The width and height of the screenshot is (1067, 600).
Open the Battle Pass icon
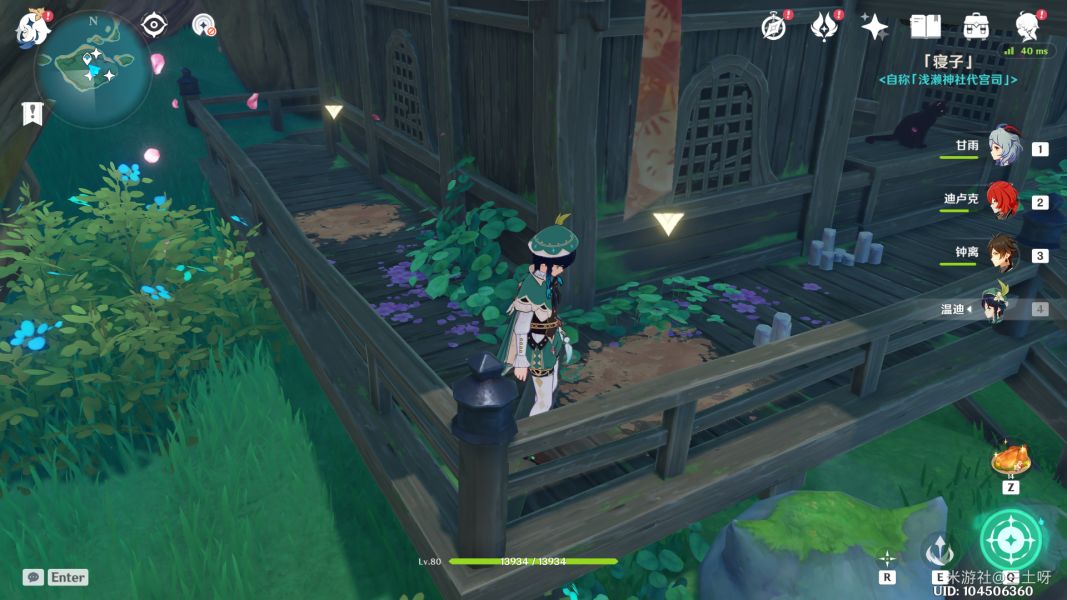[825, 27]
